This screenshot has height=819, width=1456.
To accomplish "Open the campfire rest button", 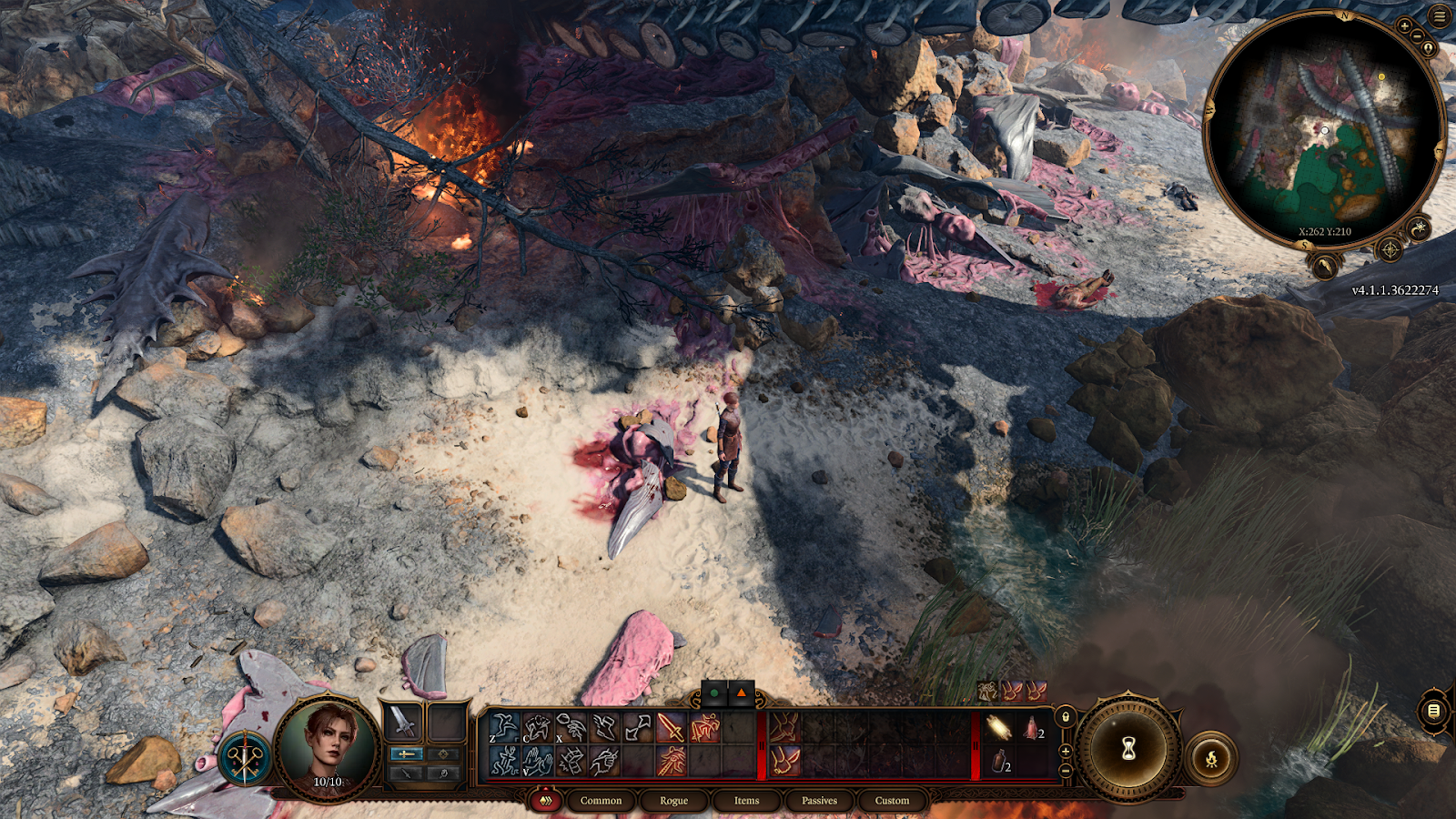I will point(1211,758).
